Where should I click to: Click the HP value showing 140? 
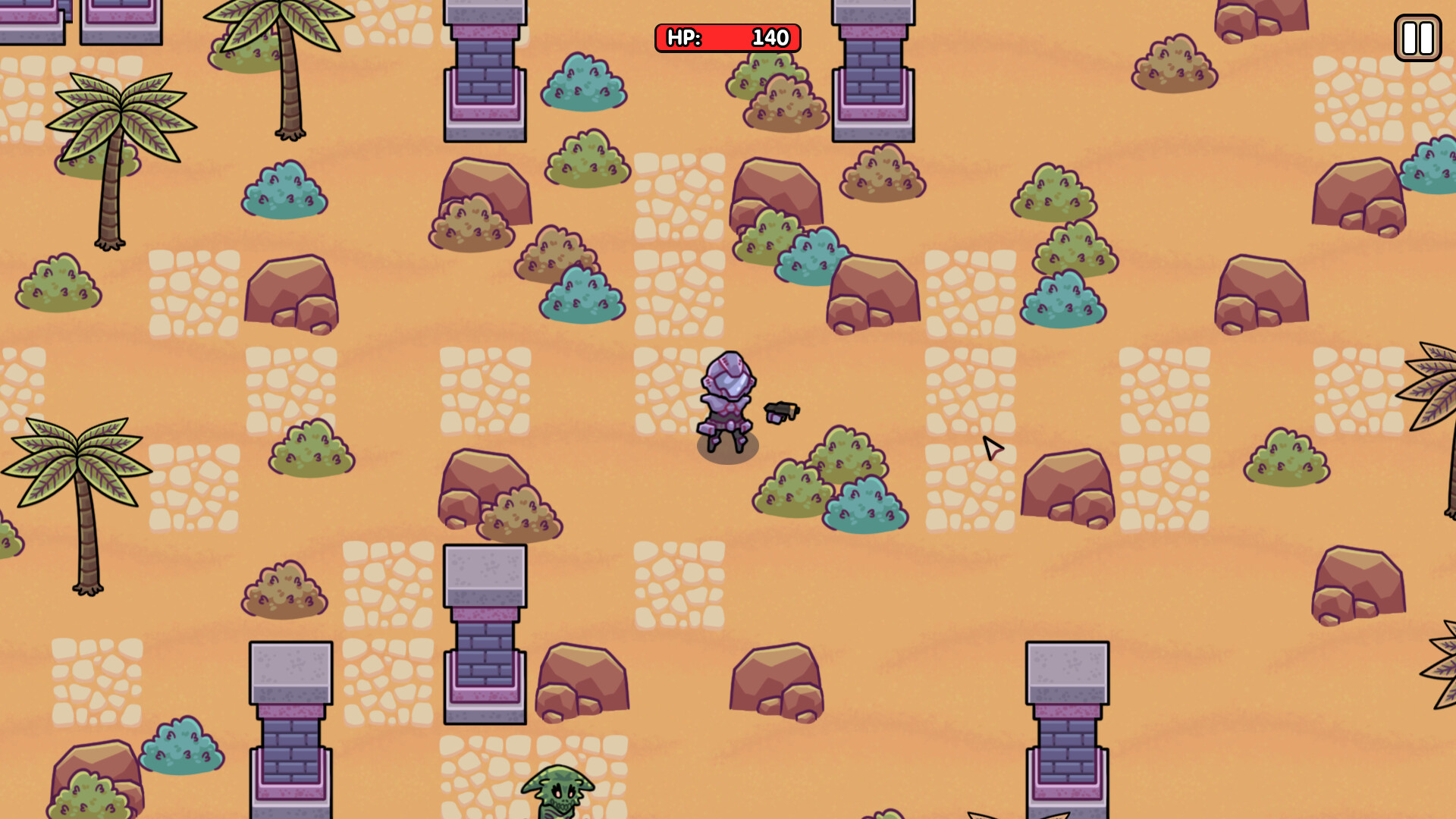(x=770, y=38)
